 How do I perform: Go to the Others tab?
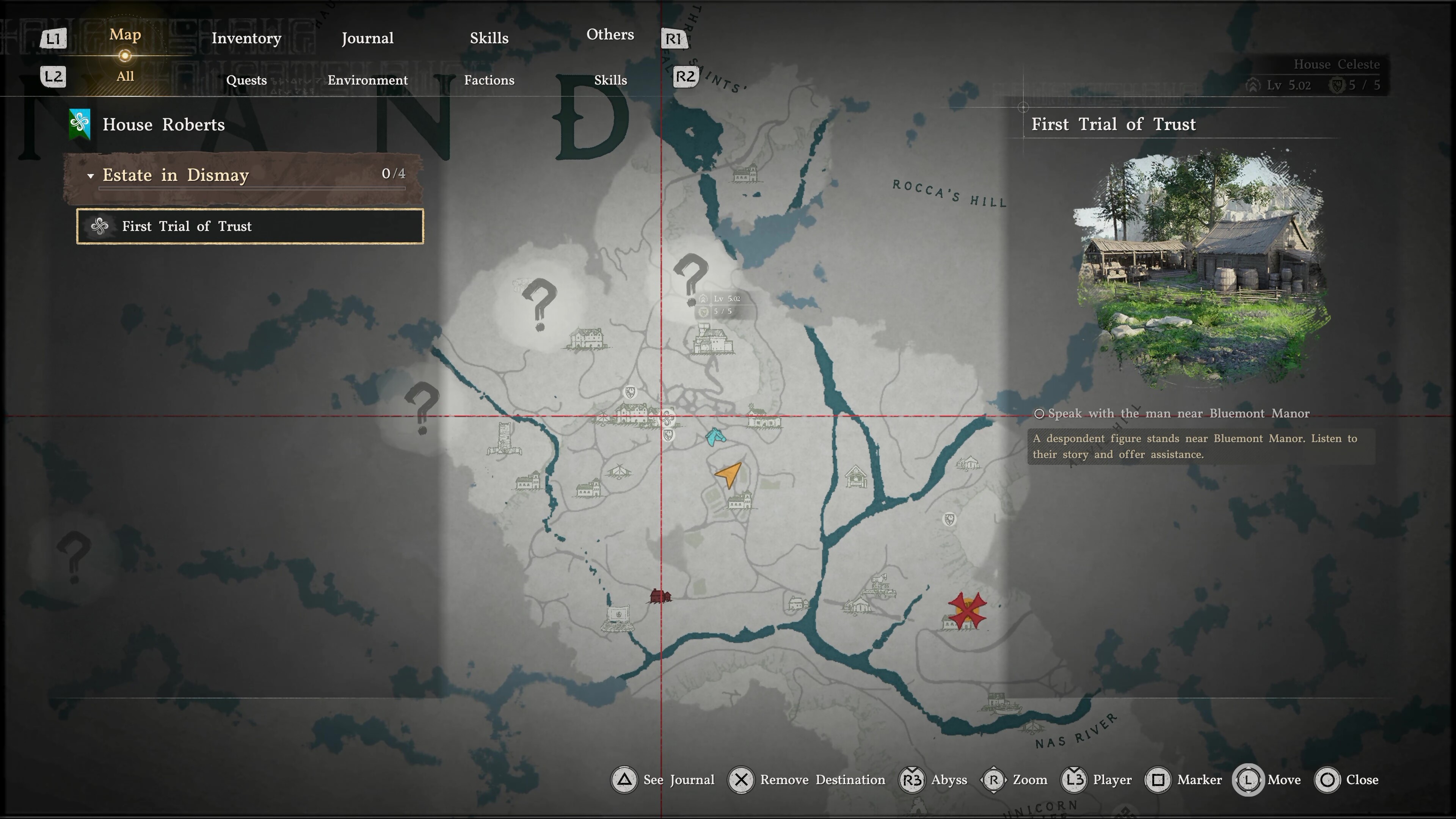pos(610,35)
